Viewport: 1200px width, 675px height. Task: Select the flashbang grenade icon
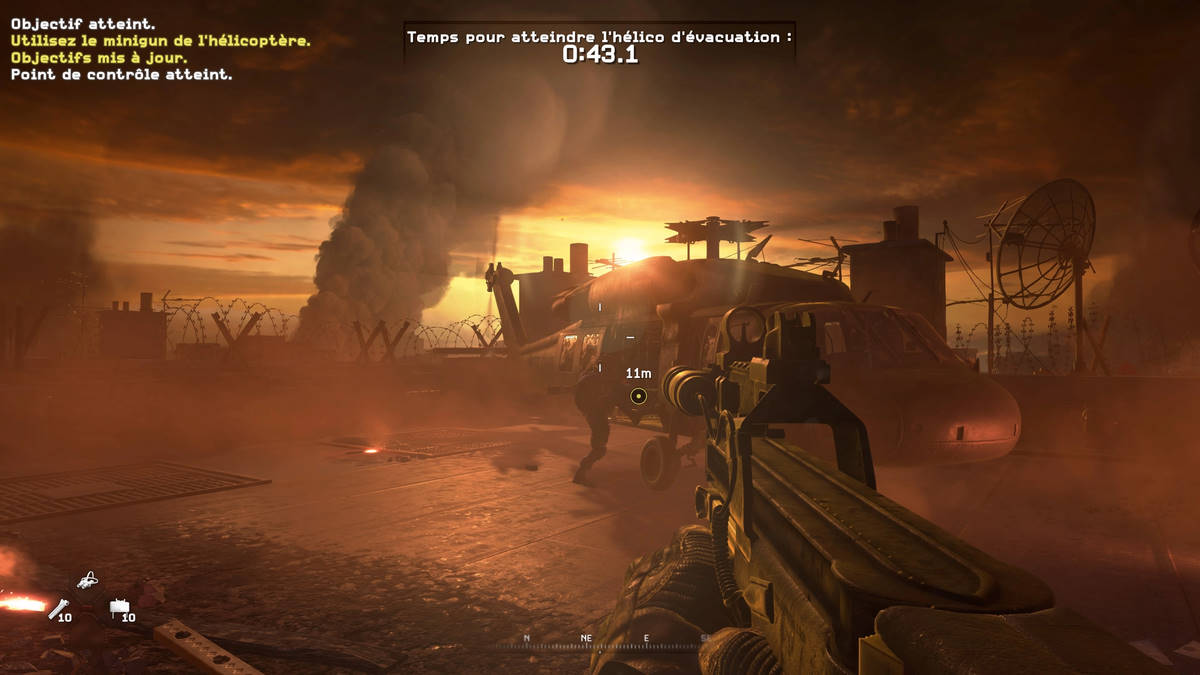tap(58, 607)
